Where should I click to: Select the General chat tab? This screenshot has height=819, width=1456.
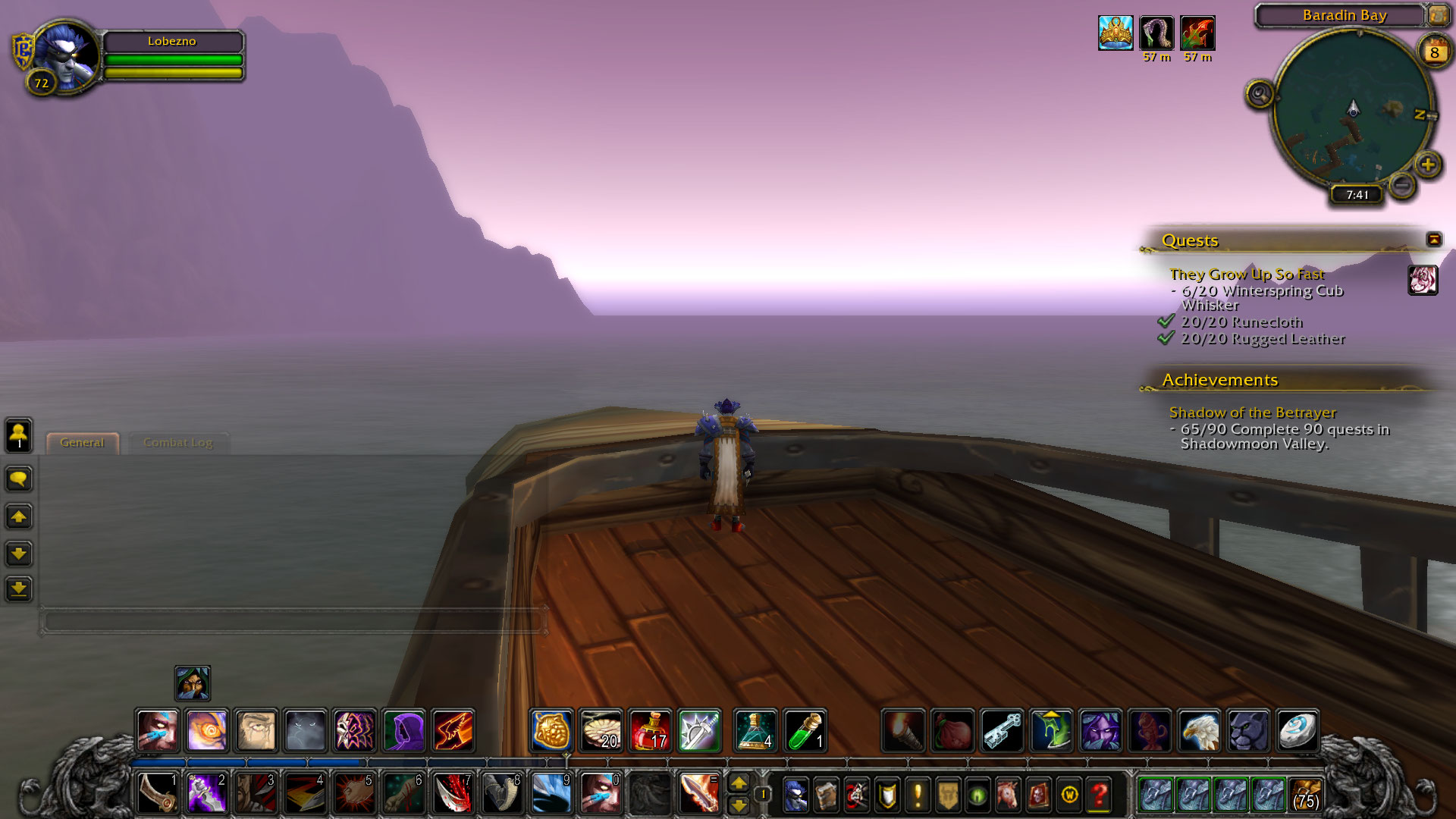(82, 443)
